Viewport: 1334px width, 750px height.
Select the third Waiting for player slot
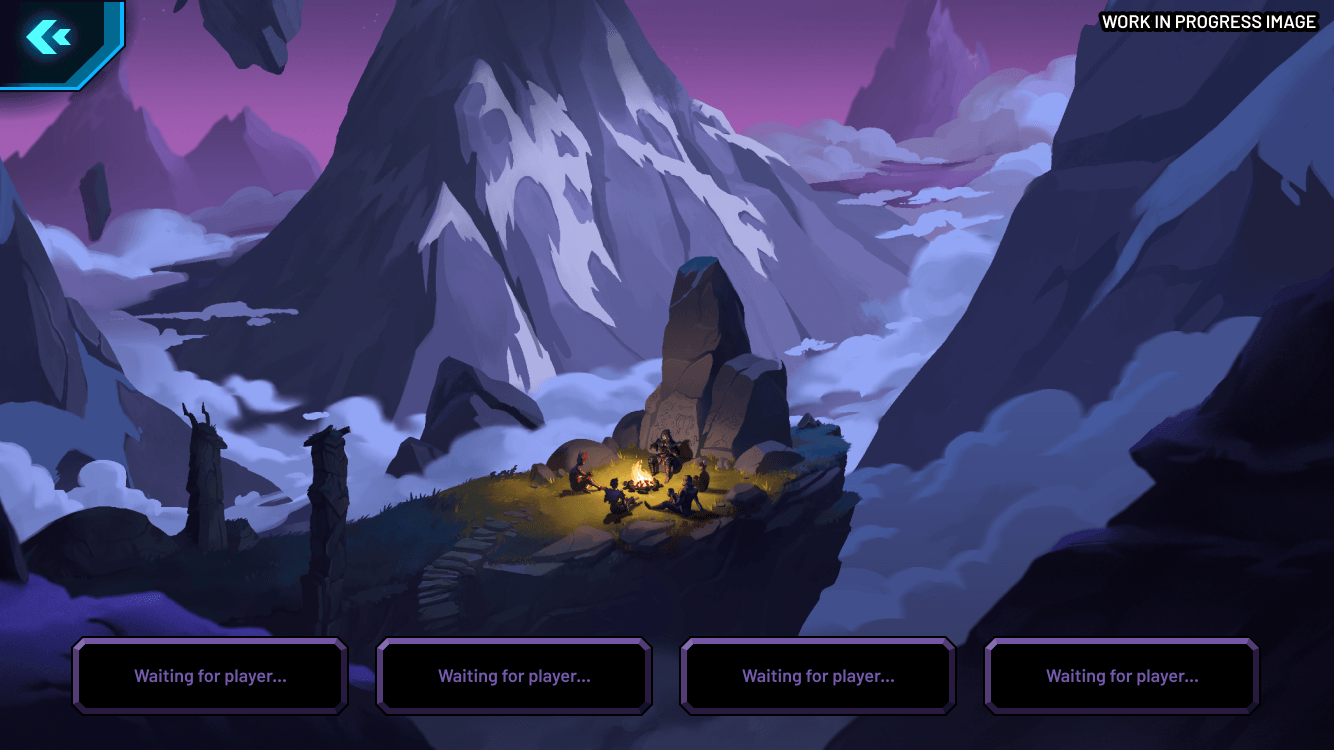click(x=817, y=676)
